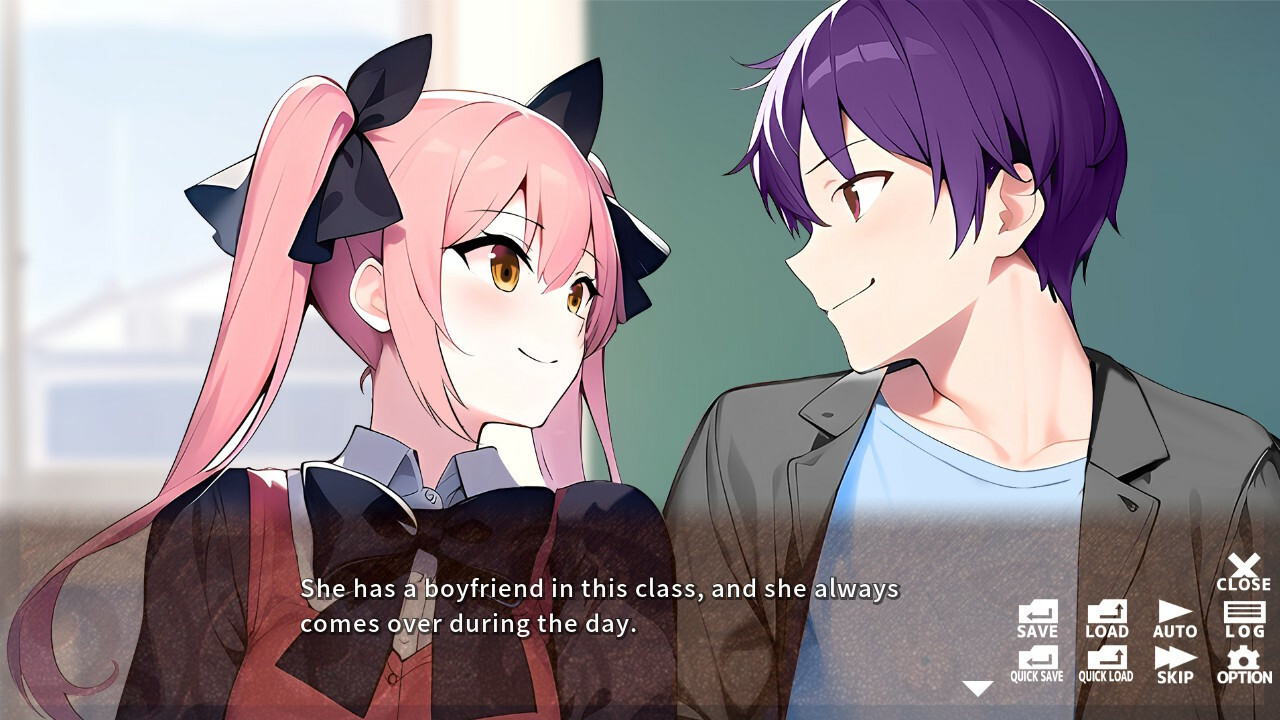Open the Save menu

[1037, 619]
